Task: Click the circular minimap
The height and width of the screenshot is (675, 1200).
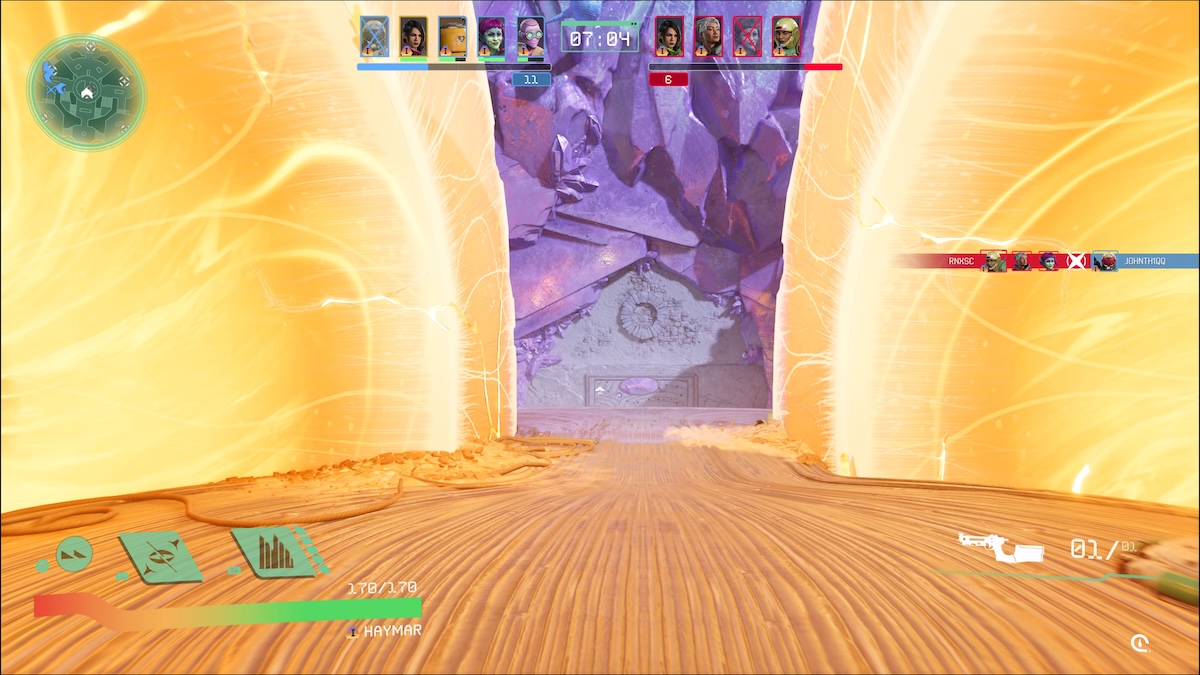Action: coord(86,93)
